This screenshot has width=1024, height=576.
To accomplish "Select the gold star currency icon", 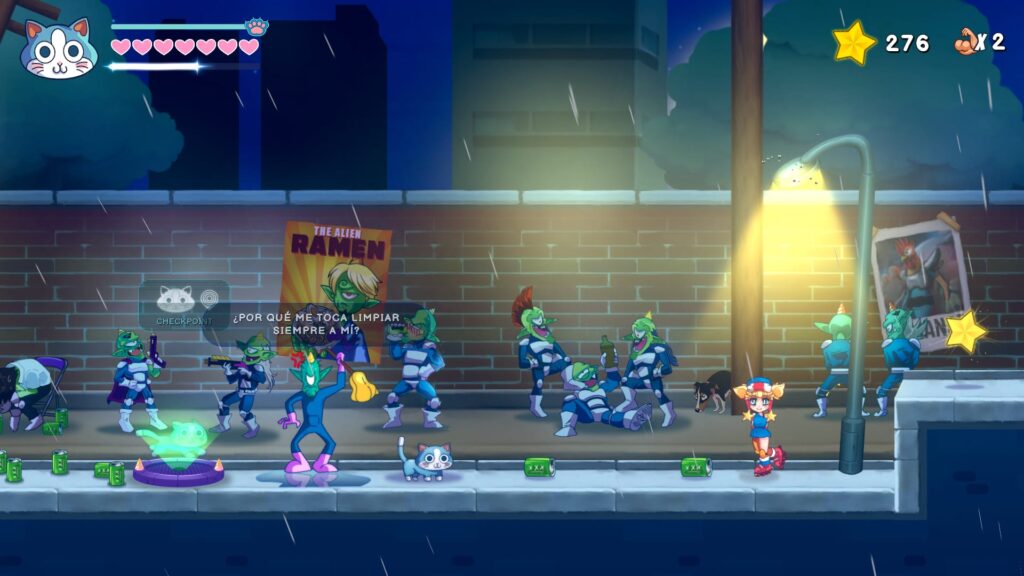I will [854, 43].
